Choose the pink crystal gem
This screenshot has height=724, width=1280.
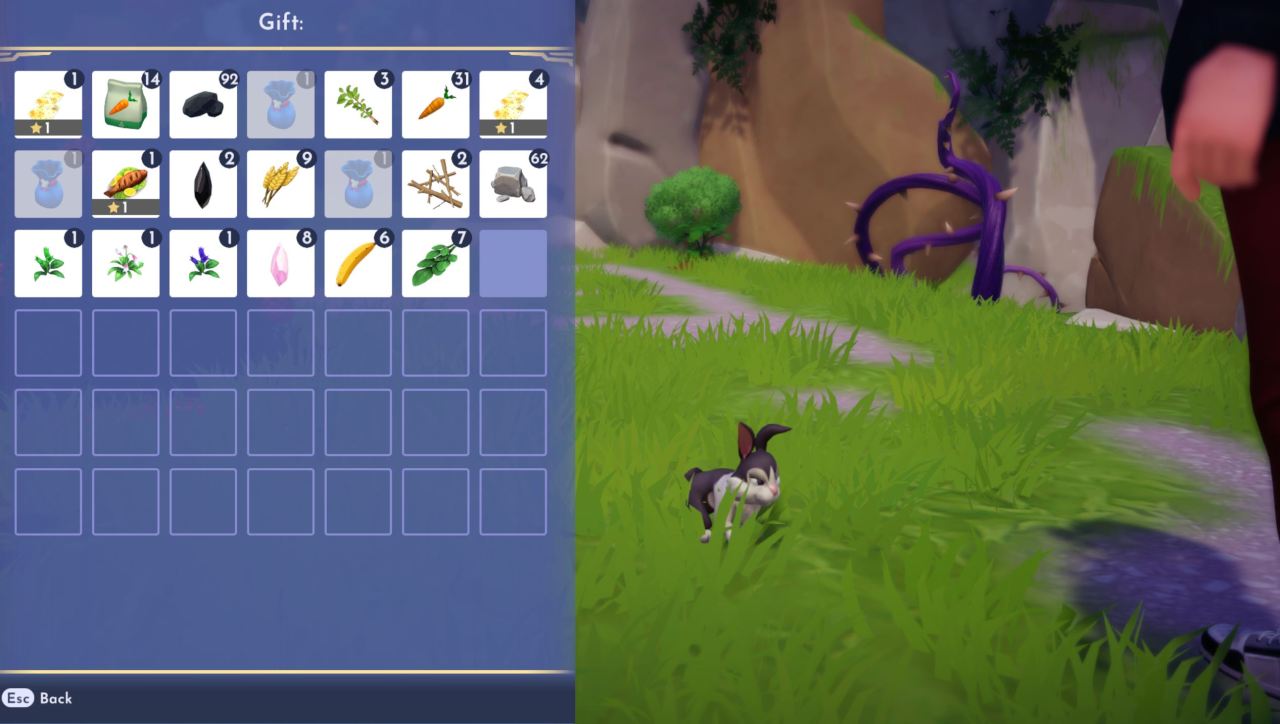coord(282,262)
